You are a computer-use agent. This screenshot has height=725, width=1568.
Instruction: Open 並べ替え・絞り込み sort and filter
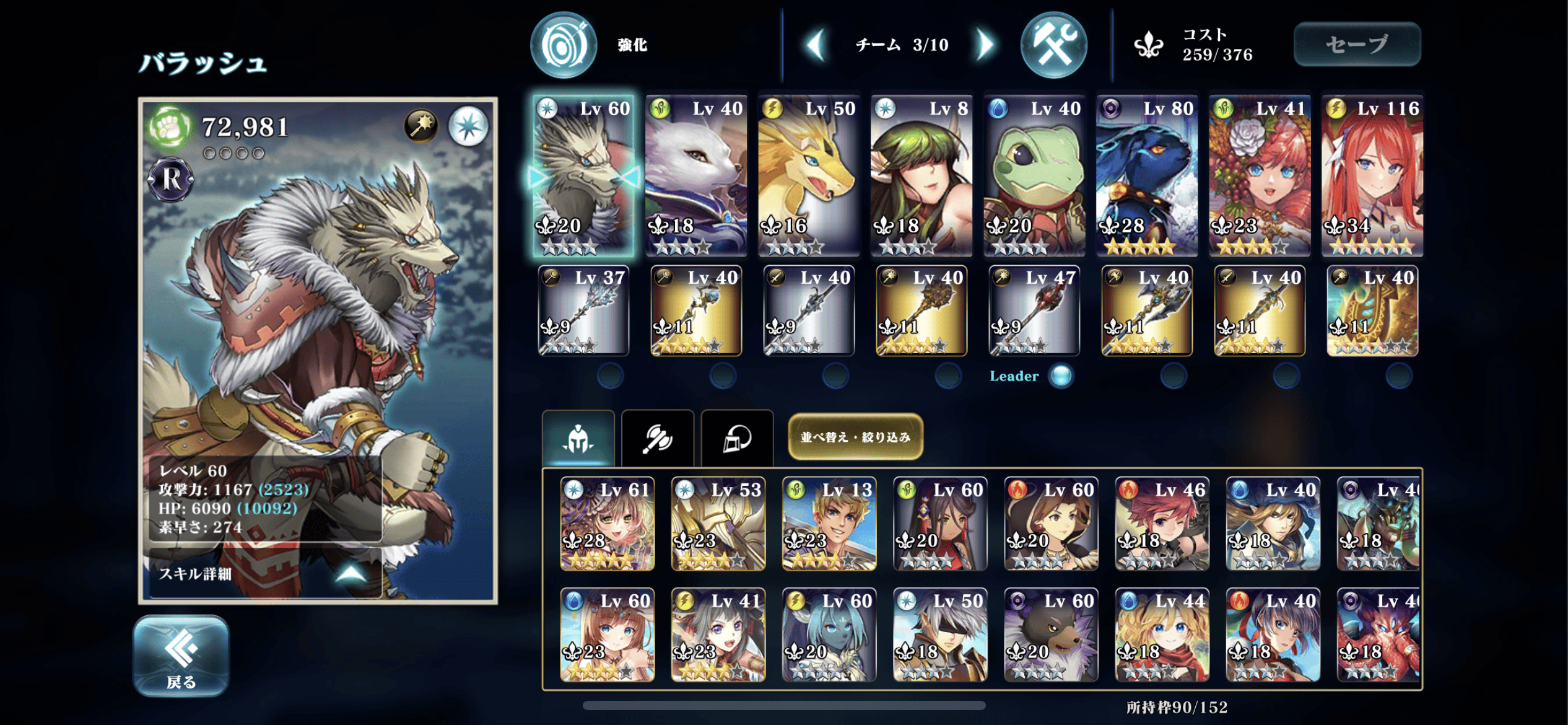click(x=855, y=437)
